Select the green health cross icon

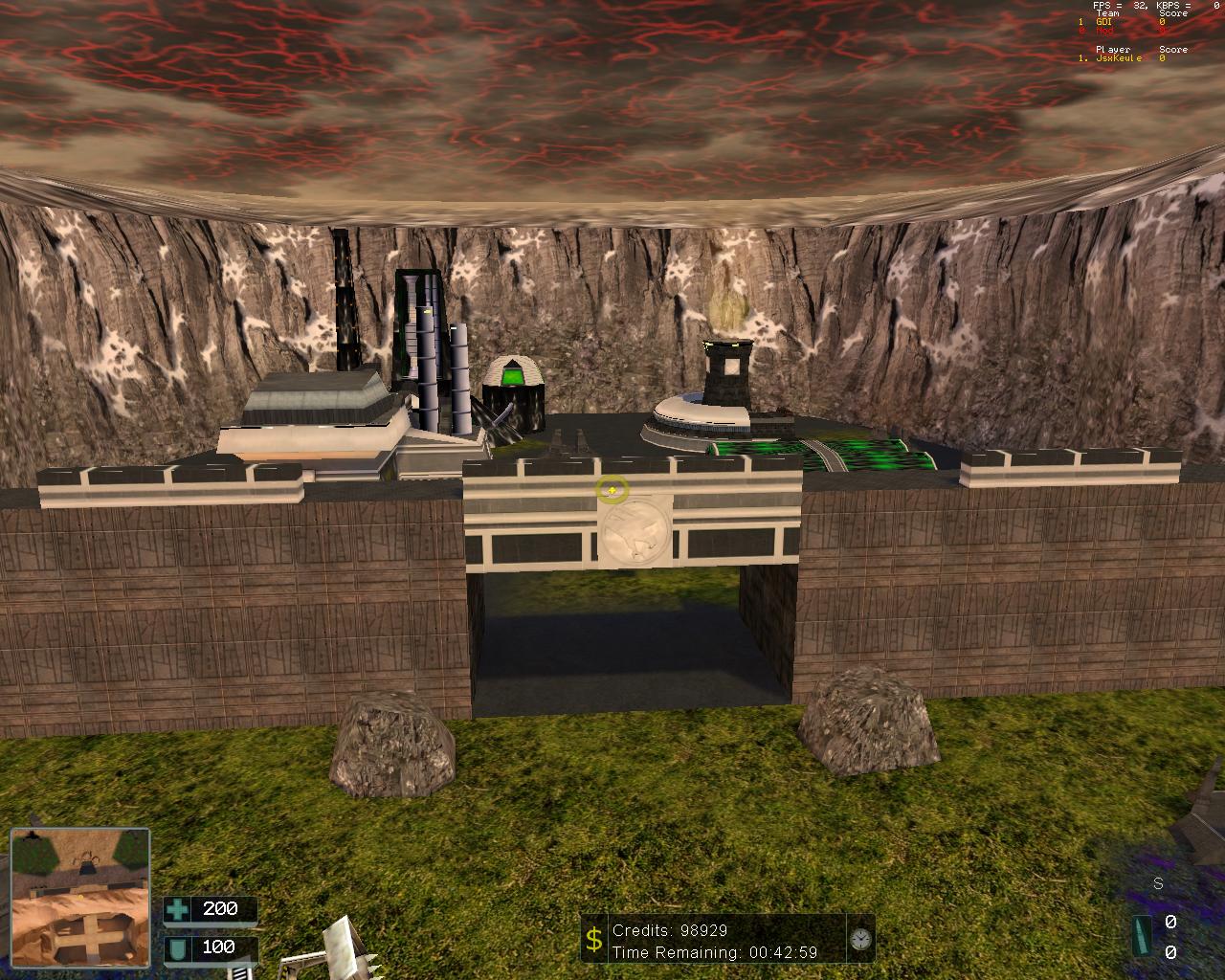tap(177, 909)
